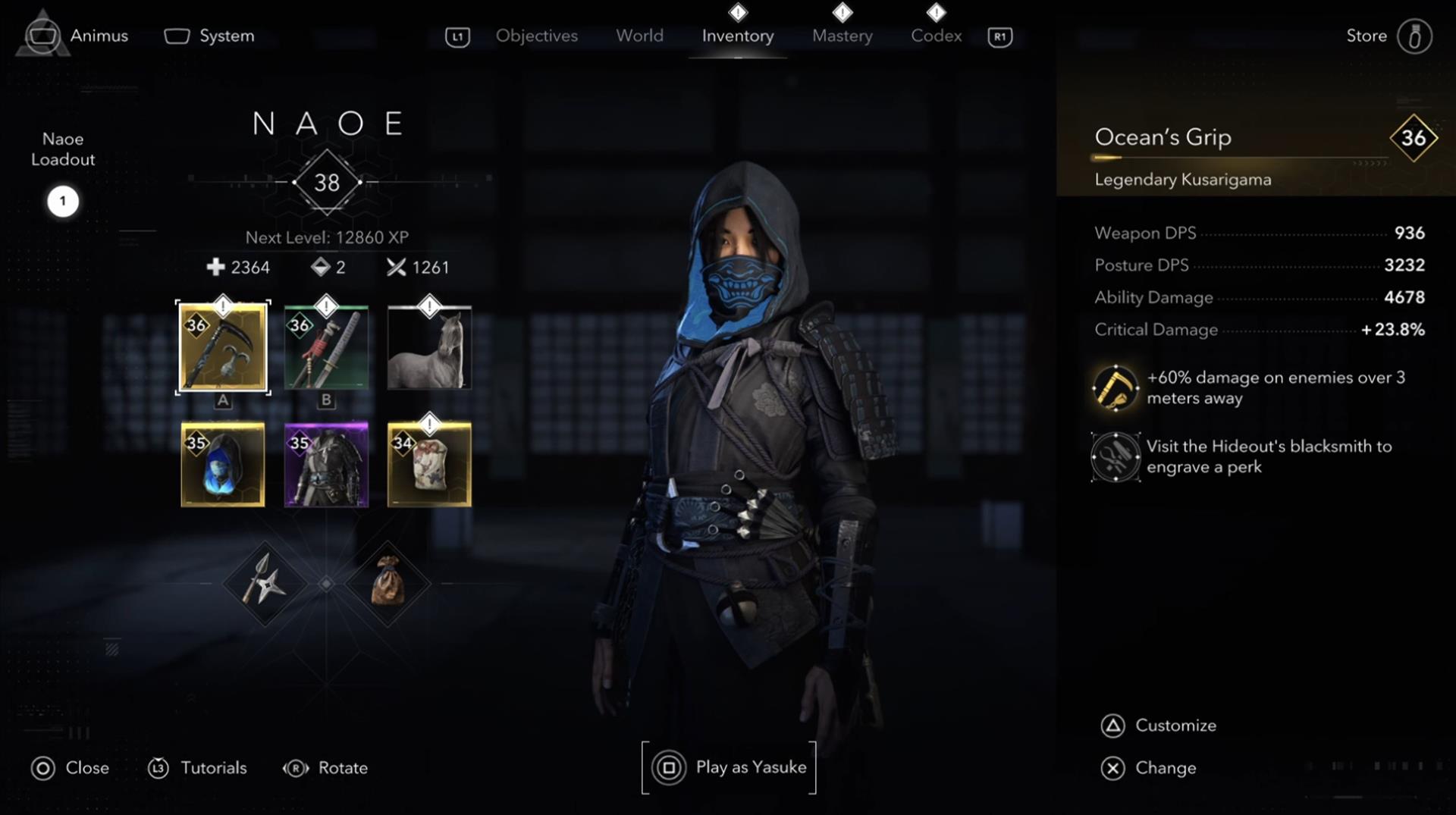Open the kunai and shuriken tools slot
Viewport: 1456px width, 815px height.
pos(264,583)
